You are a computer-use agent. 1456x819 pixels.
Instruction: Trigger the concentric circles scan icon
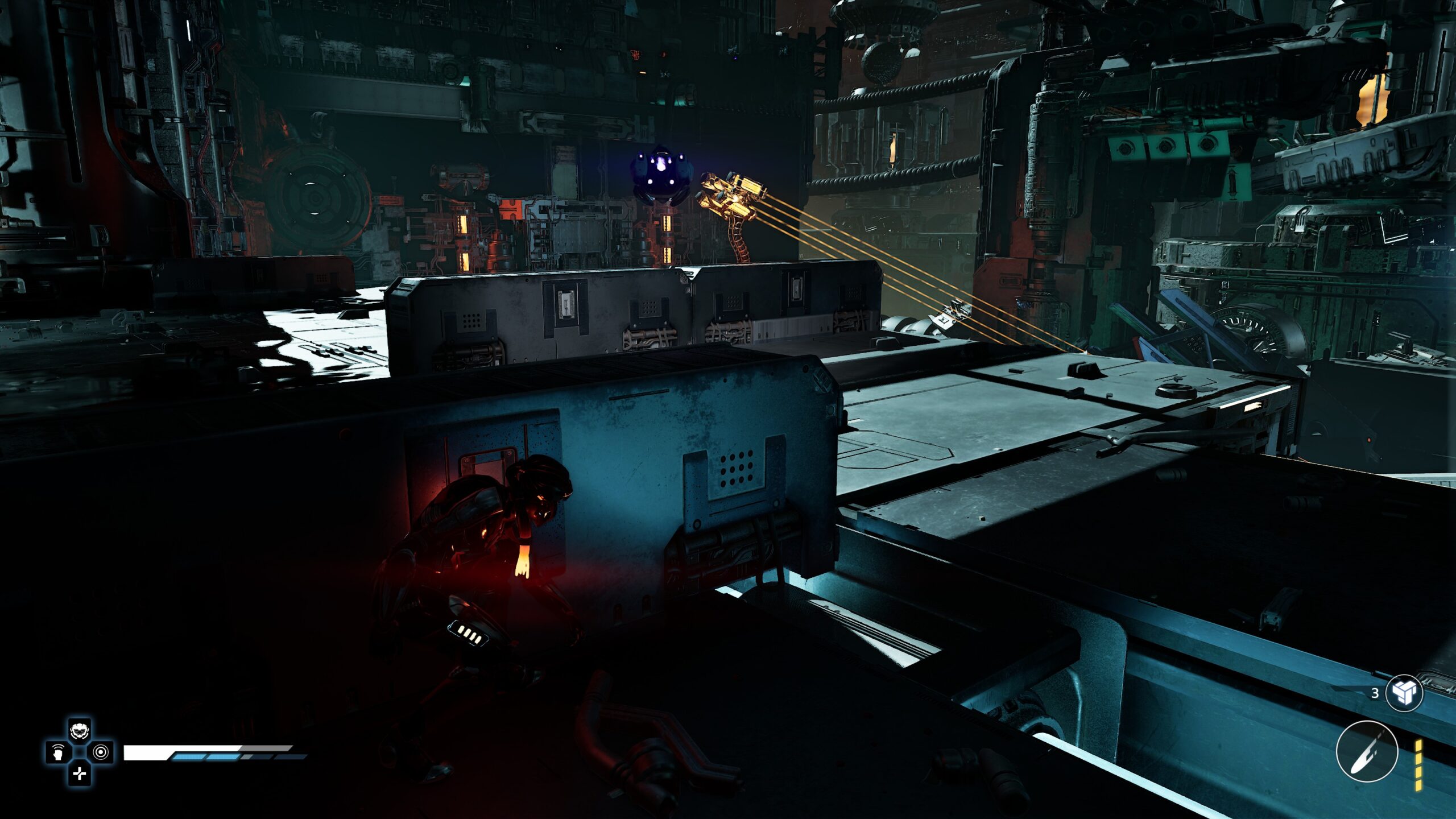(x=101, y=752)
